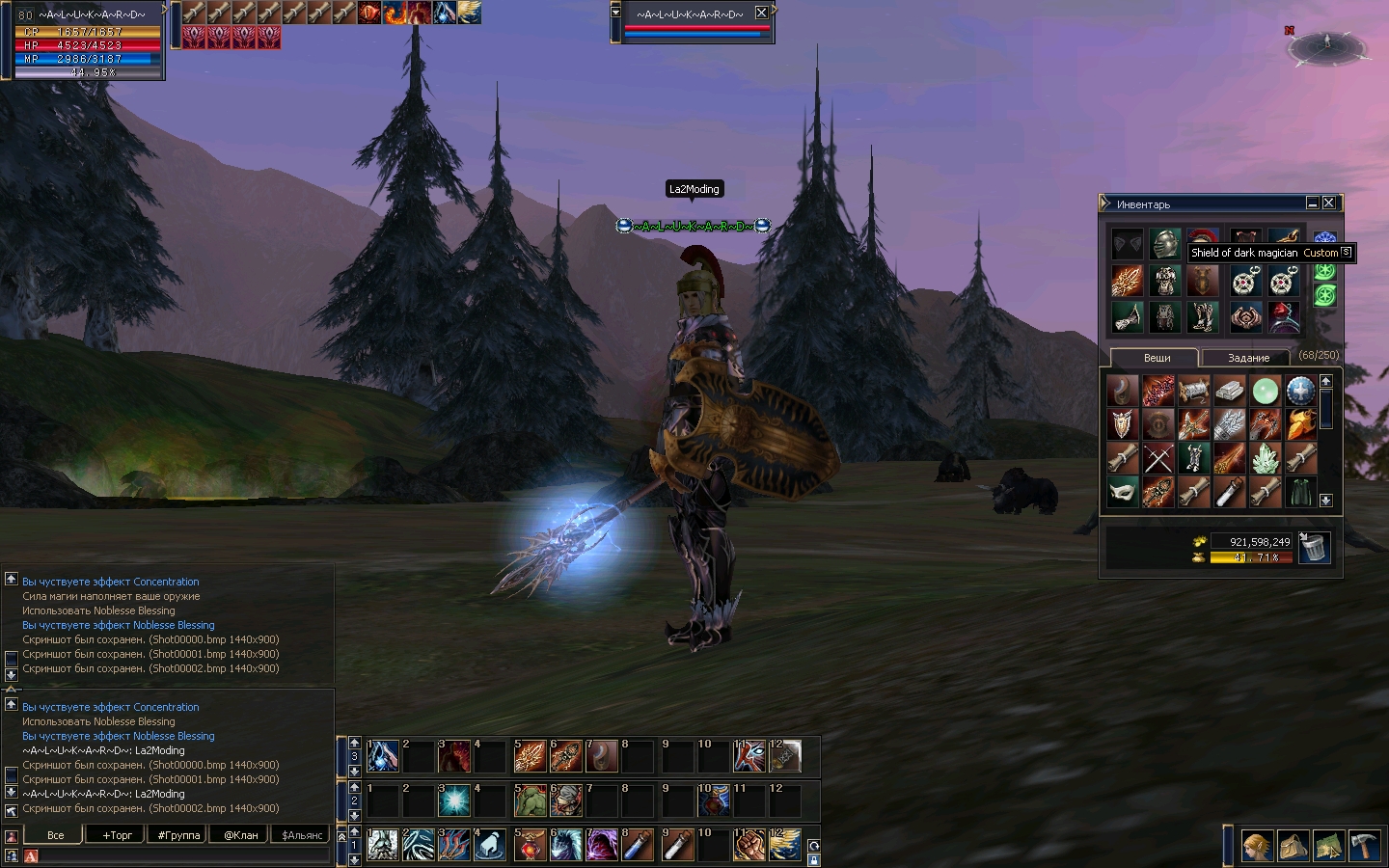Select the Вещи inventory tab
The image size is (1389, 868).
click(x=1157, y=358)
